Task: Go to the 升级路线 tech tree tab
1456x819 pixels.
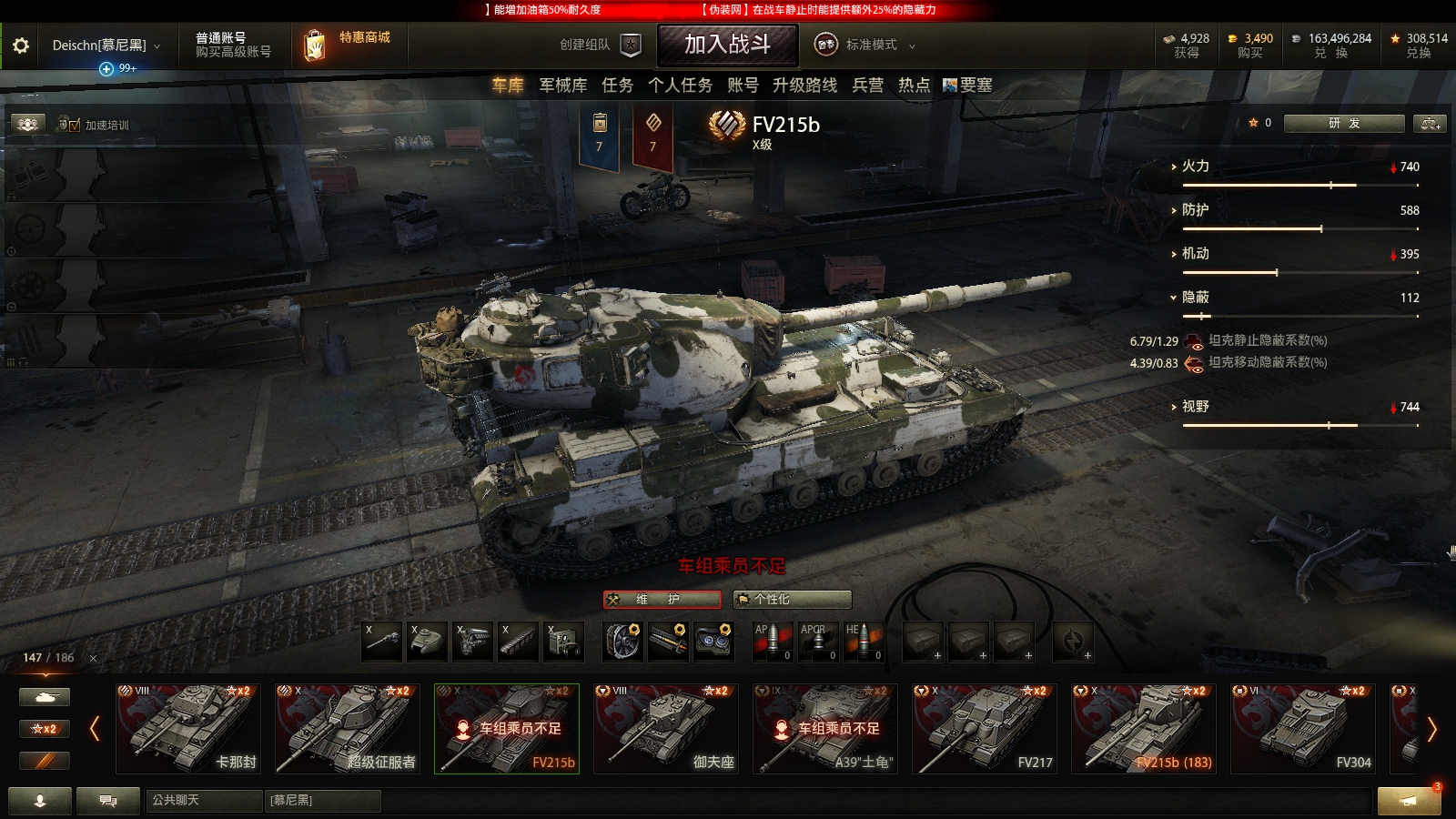Action: tap(804, 86)
